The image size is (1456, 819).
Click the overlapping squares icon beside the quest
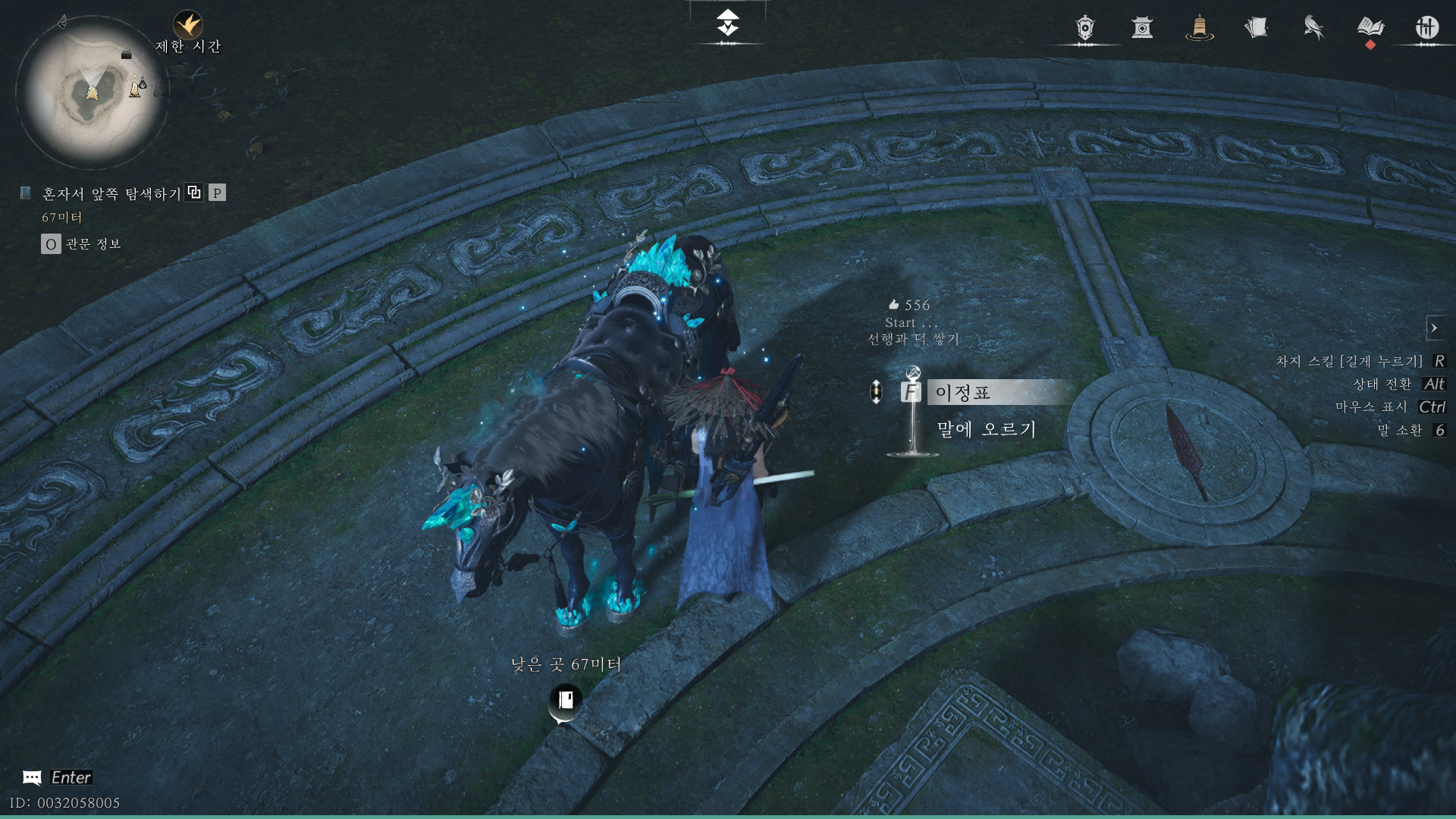pyautogui.click(x=194, y=193)
